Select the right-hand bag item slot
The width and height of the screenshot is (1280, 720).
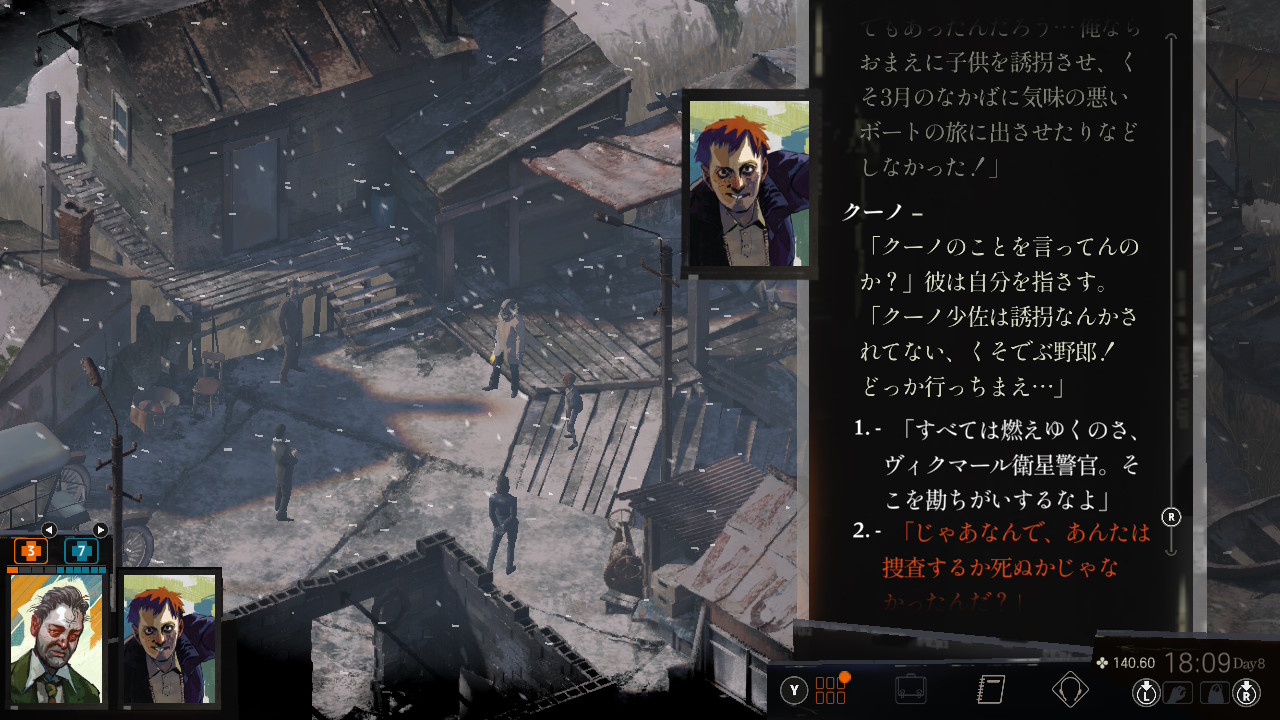1215,692
